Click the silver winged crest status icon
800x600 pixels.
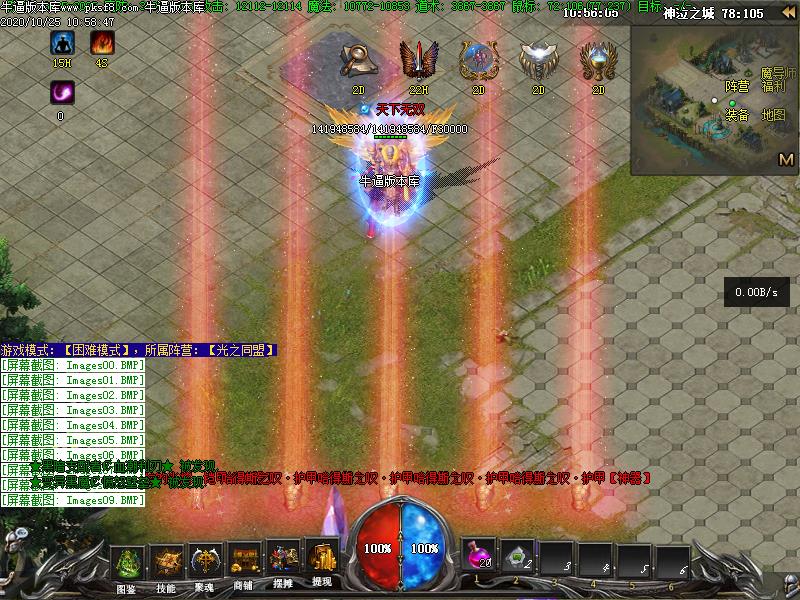pyautogui.click(x=537, y=62)
